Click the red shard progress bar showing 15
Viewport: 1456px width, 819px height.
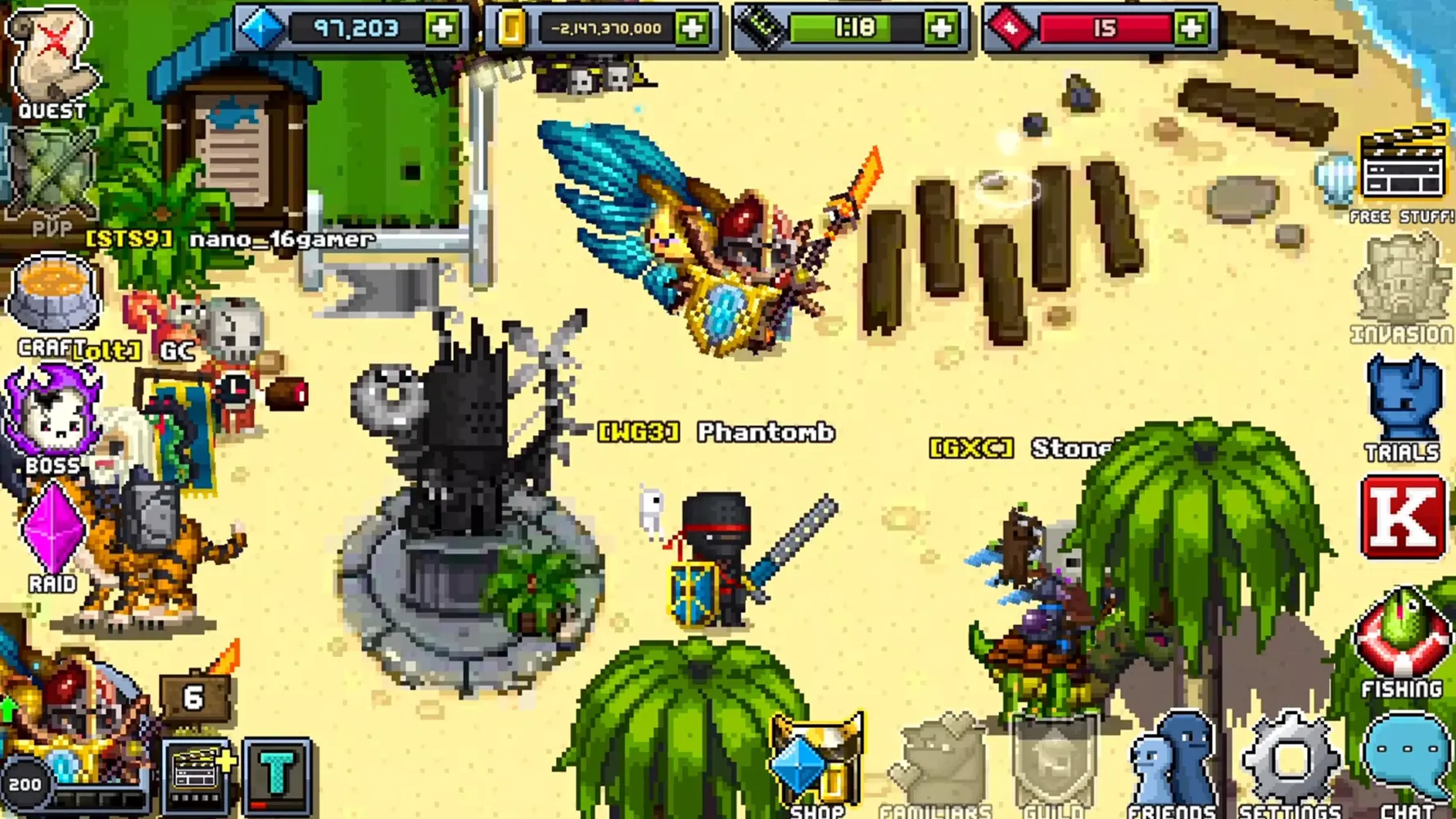tap(1106, 26)
